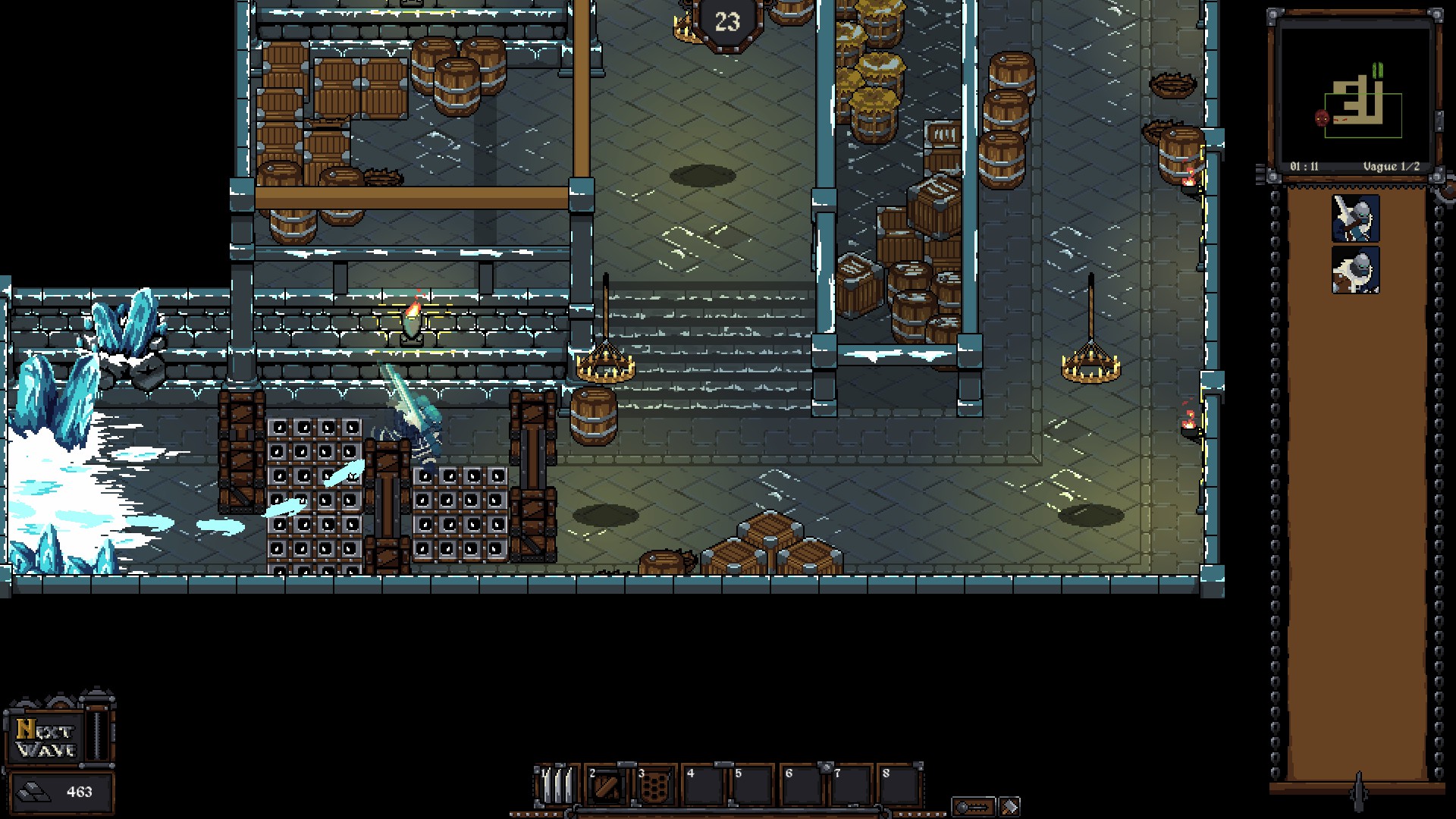Toggle the key-shaped button beside the hammer

pyautogui.click(x=973, y=806)
